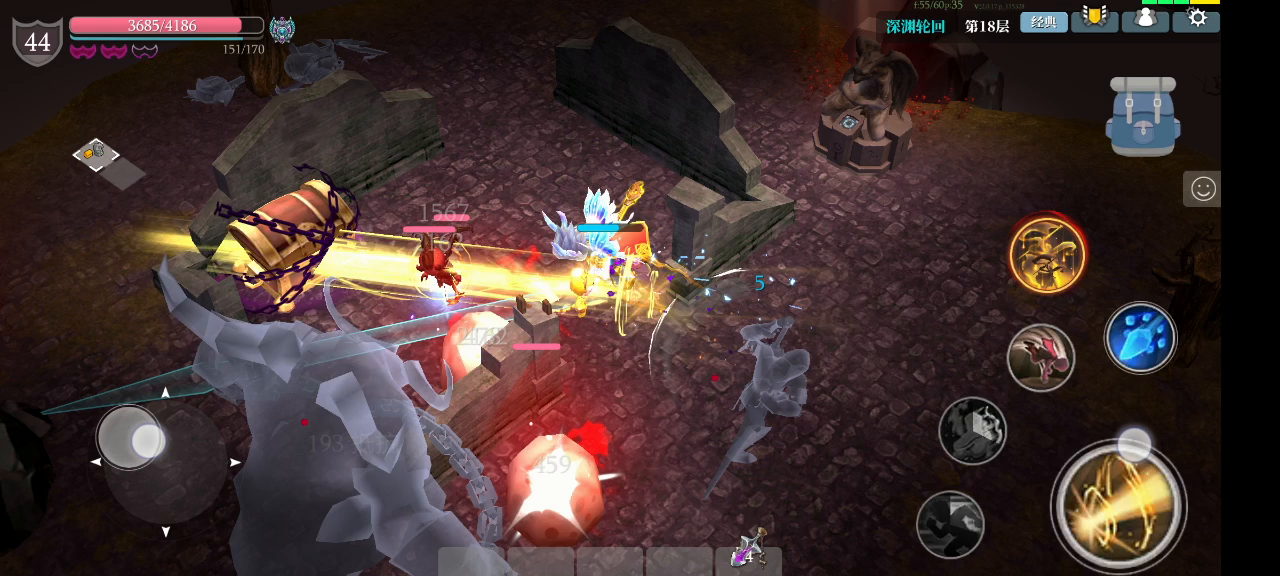Open the blue backpack inventory
This screenshot has width=1280, height=576.
(1143, 117)
